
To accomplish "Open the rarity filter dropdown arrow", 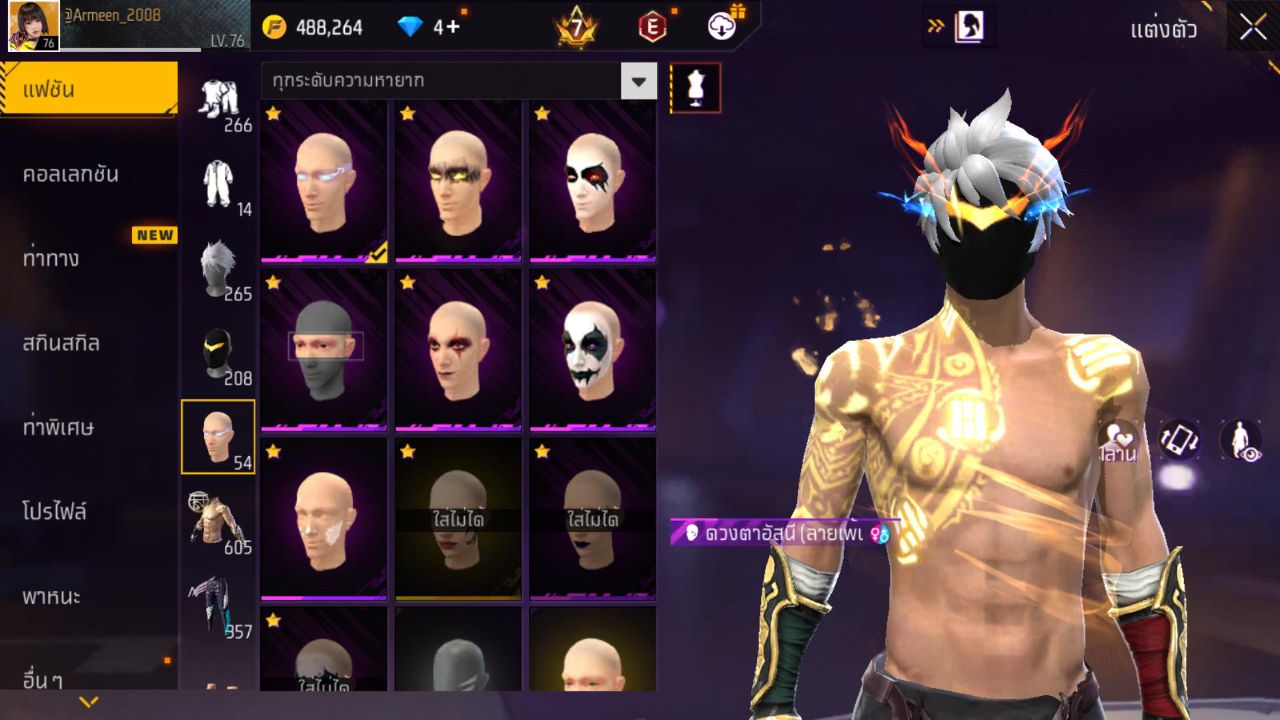I will pyautogui.click(x=640, y=80).
